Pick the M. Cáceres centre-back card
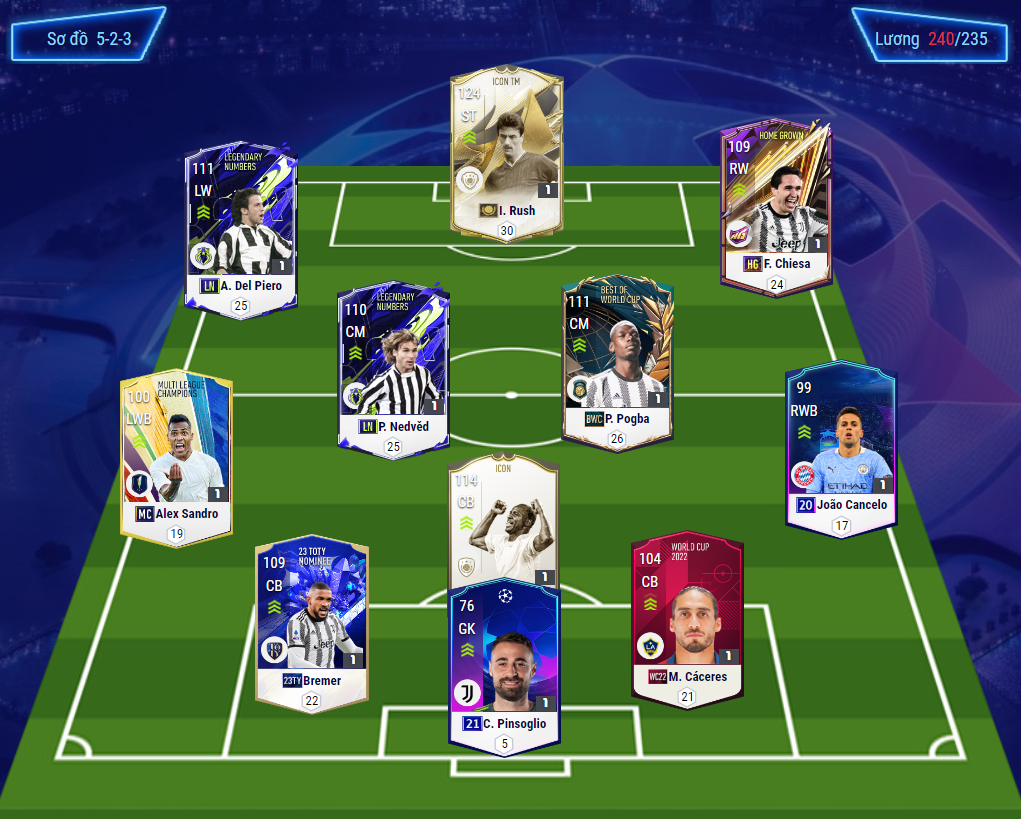The width and height of the screenshot is (1021, 819). [x=687, y=615]
